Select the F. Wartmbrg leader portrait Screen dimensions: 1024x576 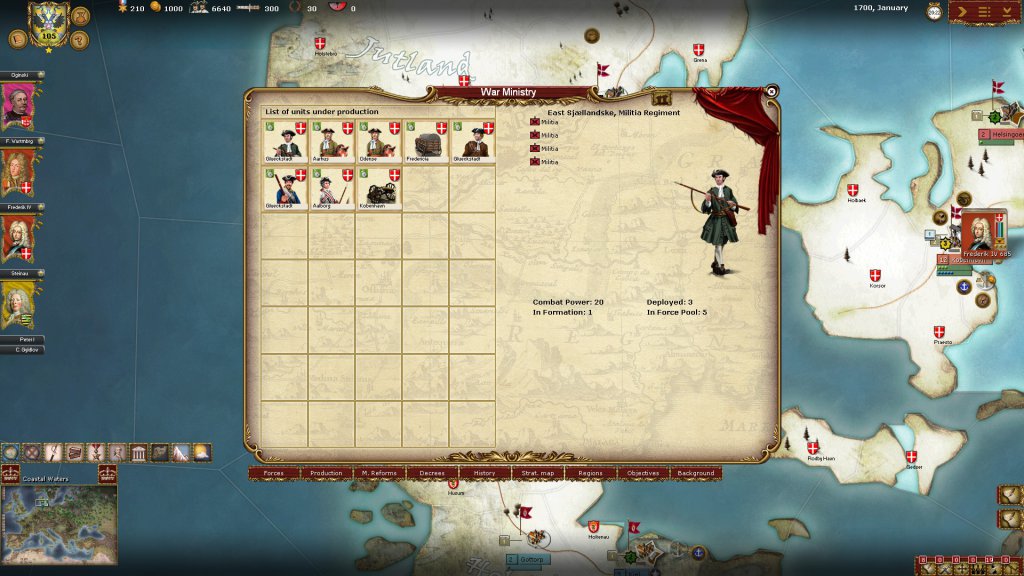pyautogui.click(x=20, y=172)
